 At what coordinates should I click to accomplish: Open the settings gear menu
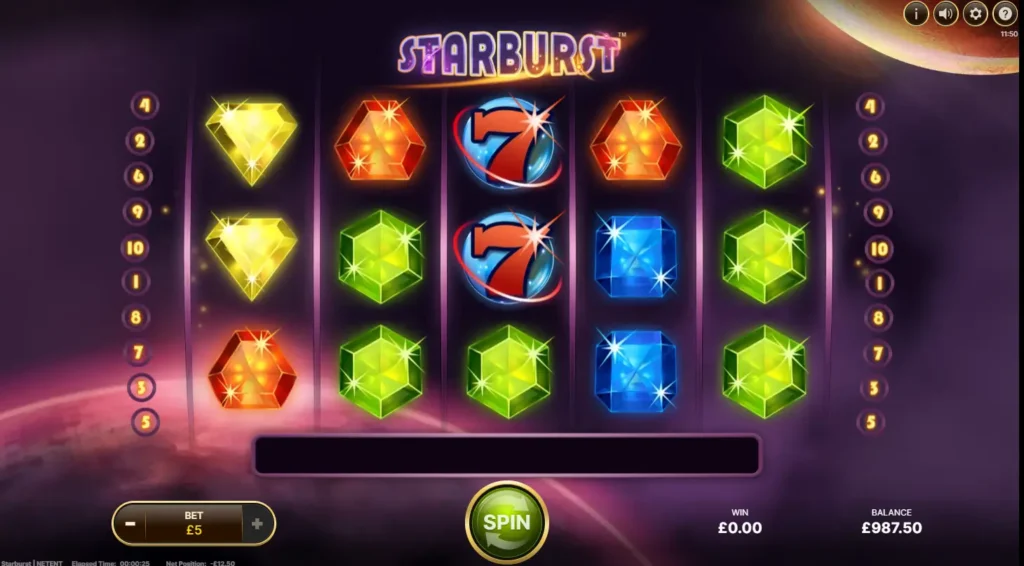pyautogui.click(x=975, y=14)
